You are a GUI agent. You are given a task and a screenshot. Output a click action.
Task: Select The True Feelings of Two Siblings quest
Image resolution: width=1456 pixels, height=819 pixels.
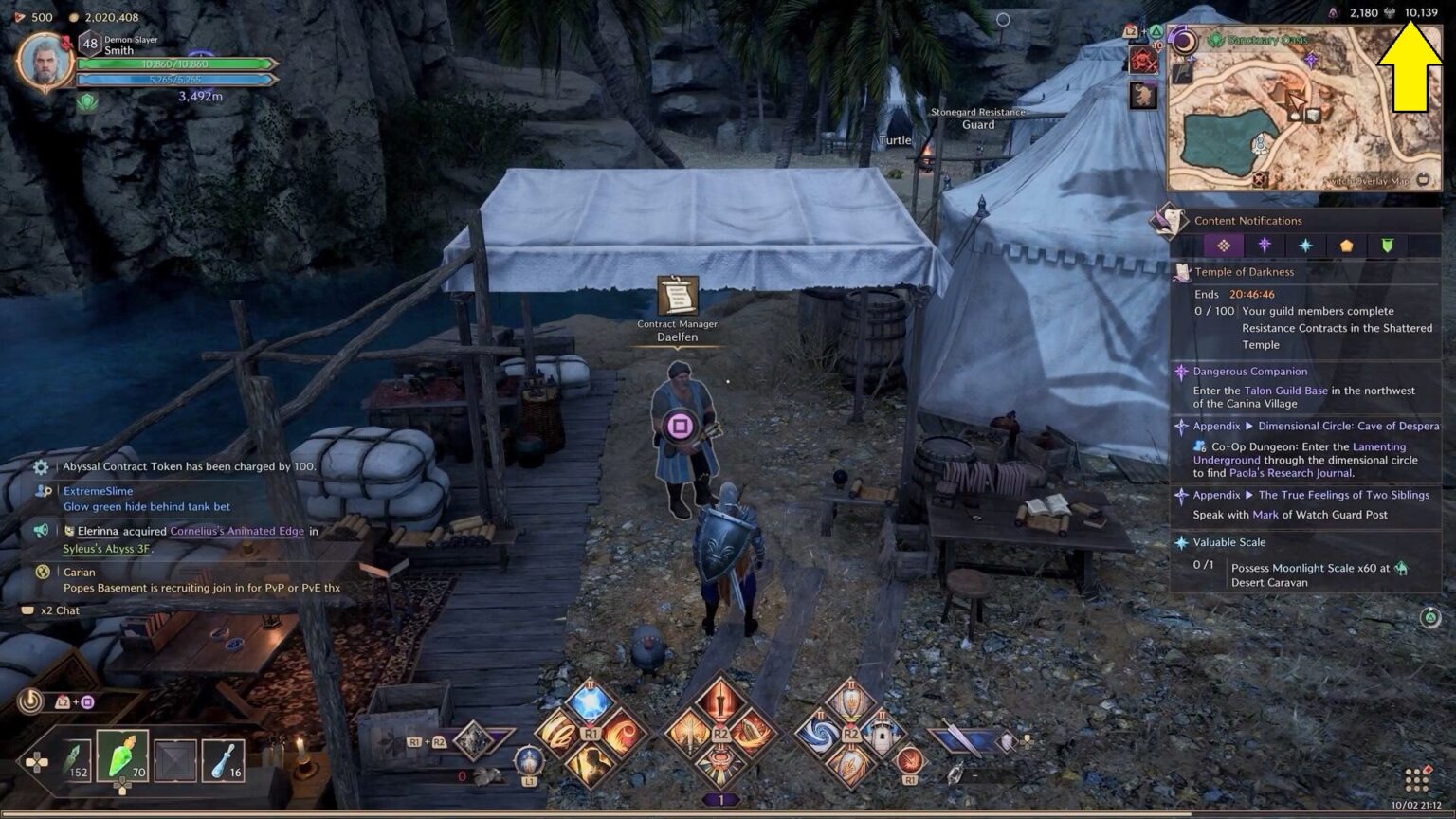pyautogui.click(x=1343, y=495)
